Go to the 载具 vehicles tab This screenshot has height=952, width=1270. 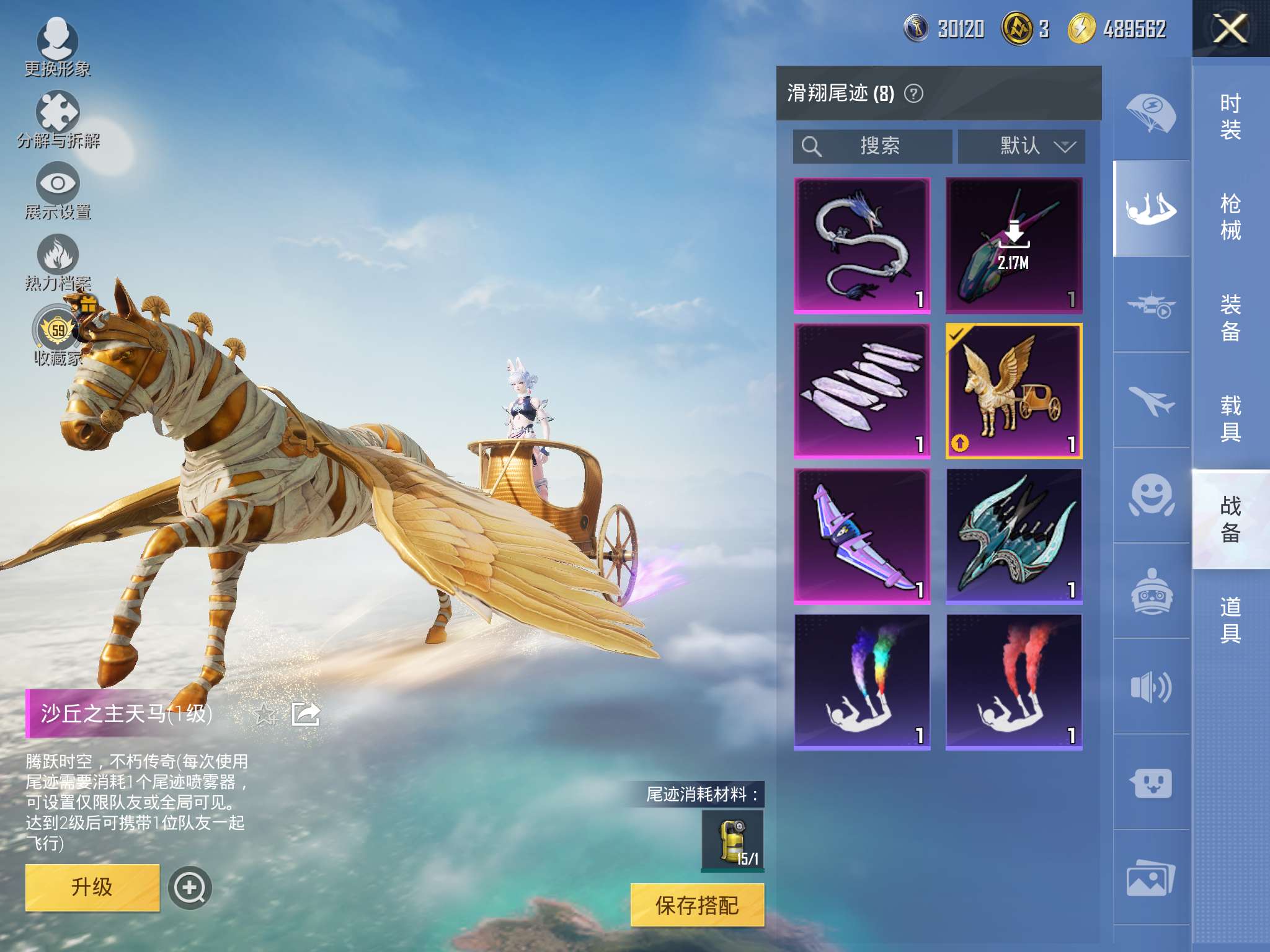(1230, 418)
